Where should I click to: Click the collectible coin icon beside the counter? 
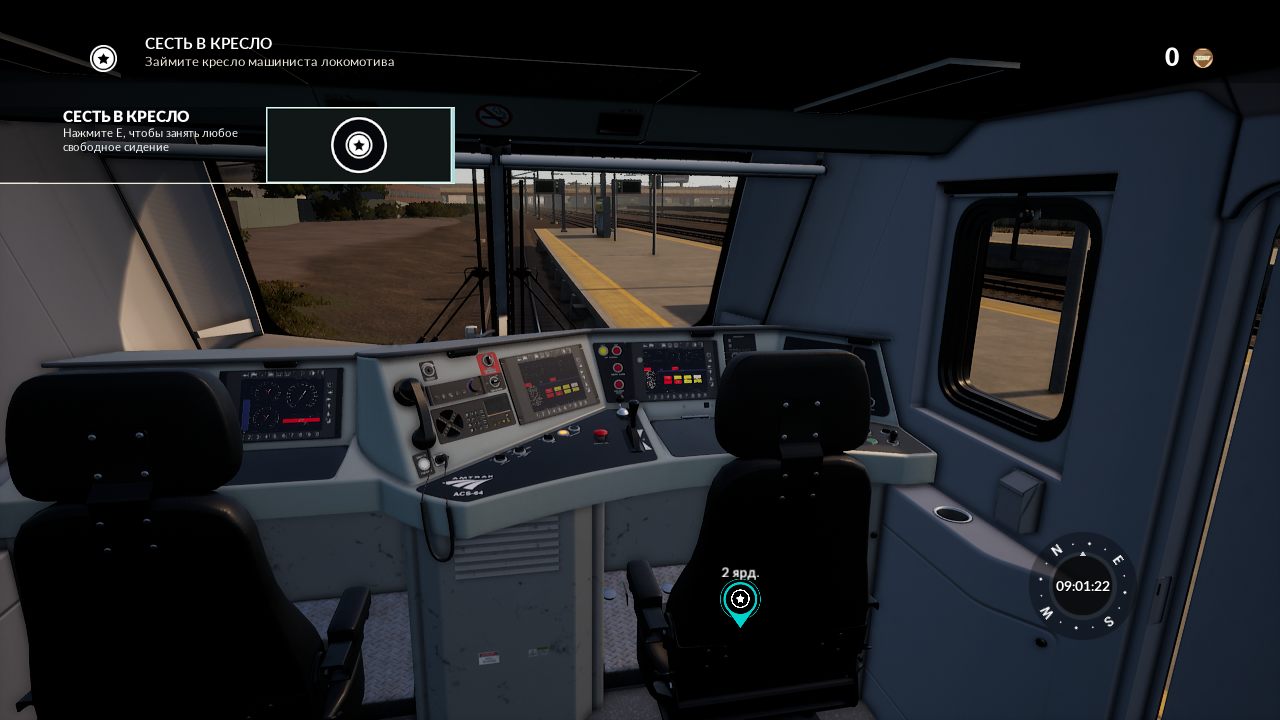[1203, 58]
